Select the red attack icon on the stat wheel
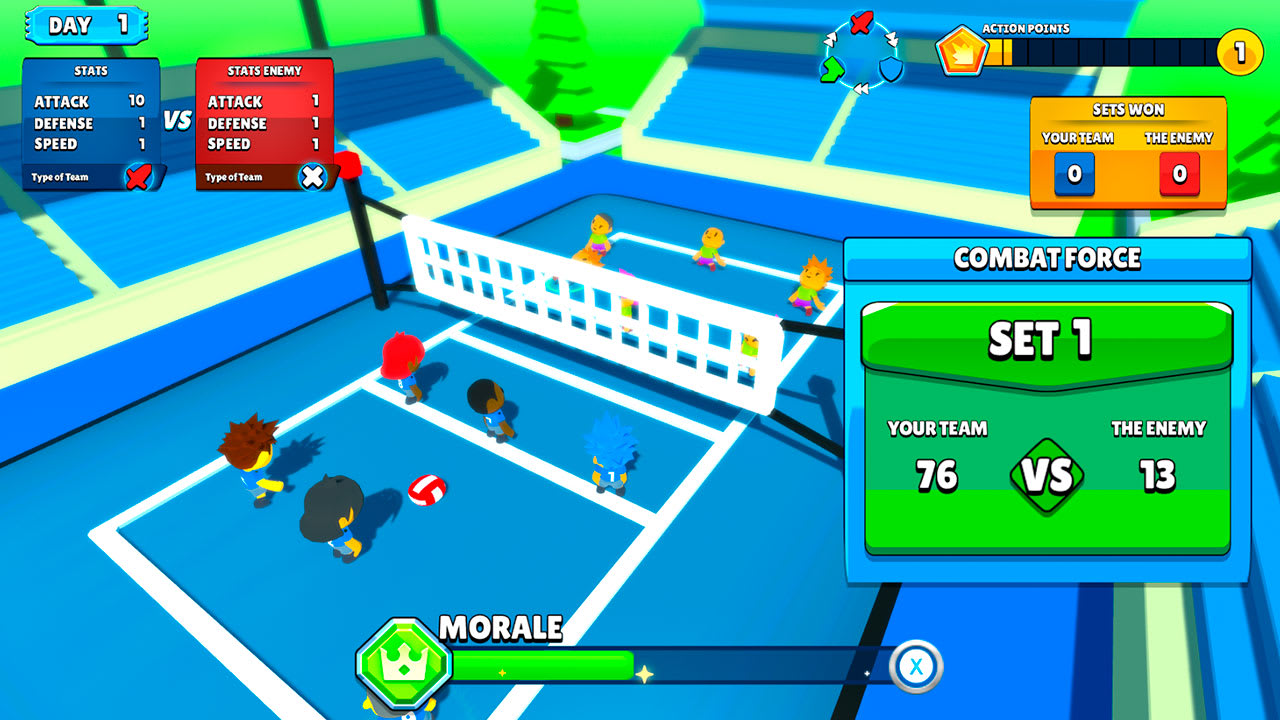The height and width of the screenshot is (720, 1280). point(861,23)
